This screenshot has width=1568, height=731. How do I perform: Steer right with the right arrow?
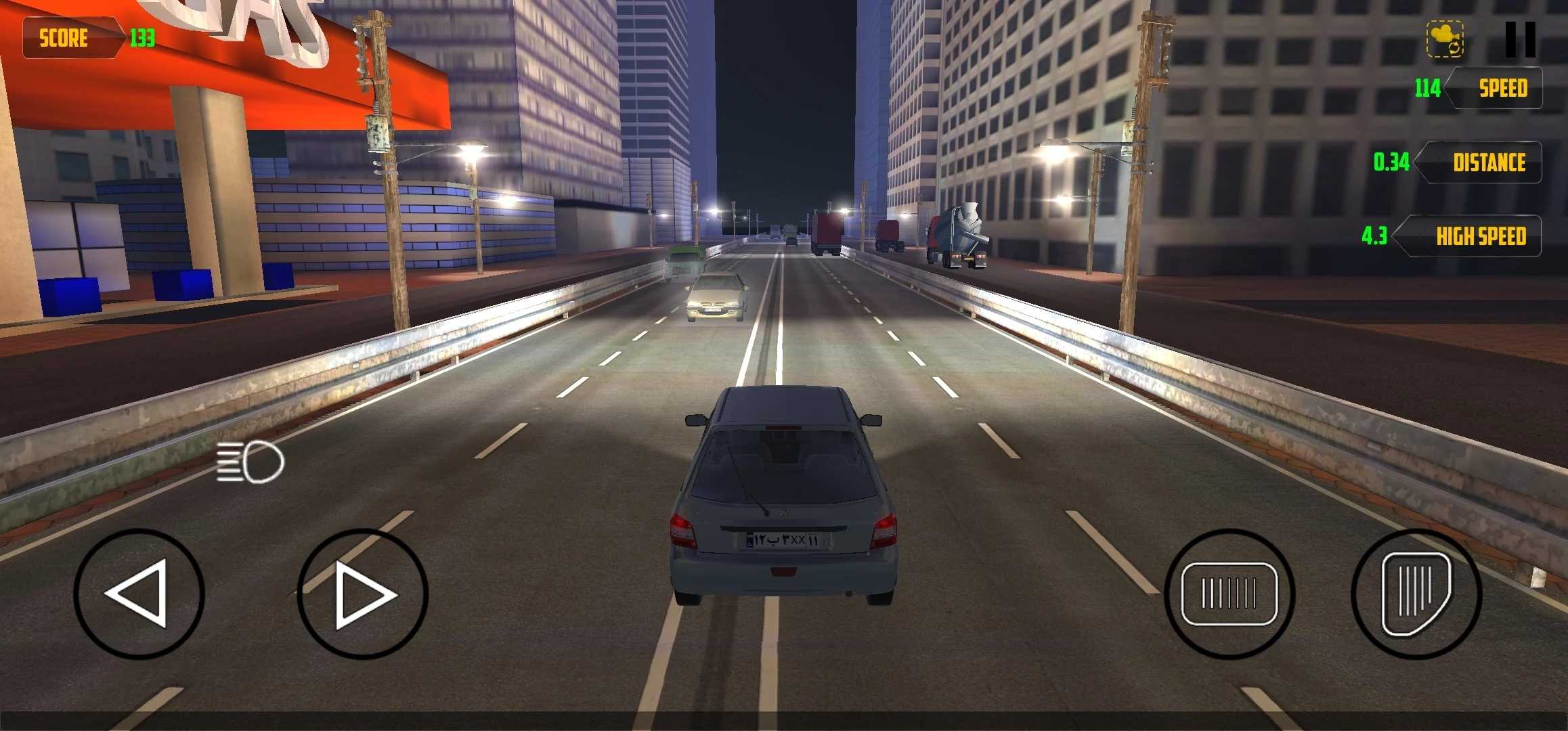362,594
